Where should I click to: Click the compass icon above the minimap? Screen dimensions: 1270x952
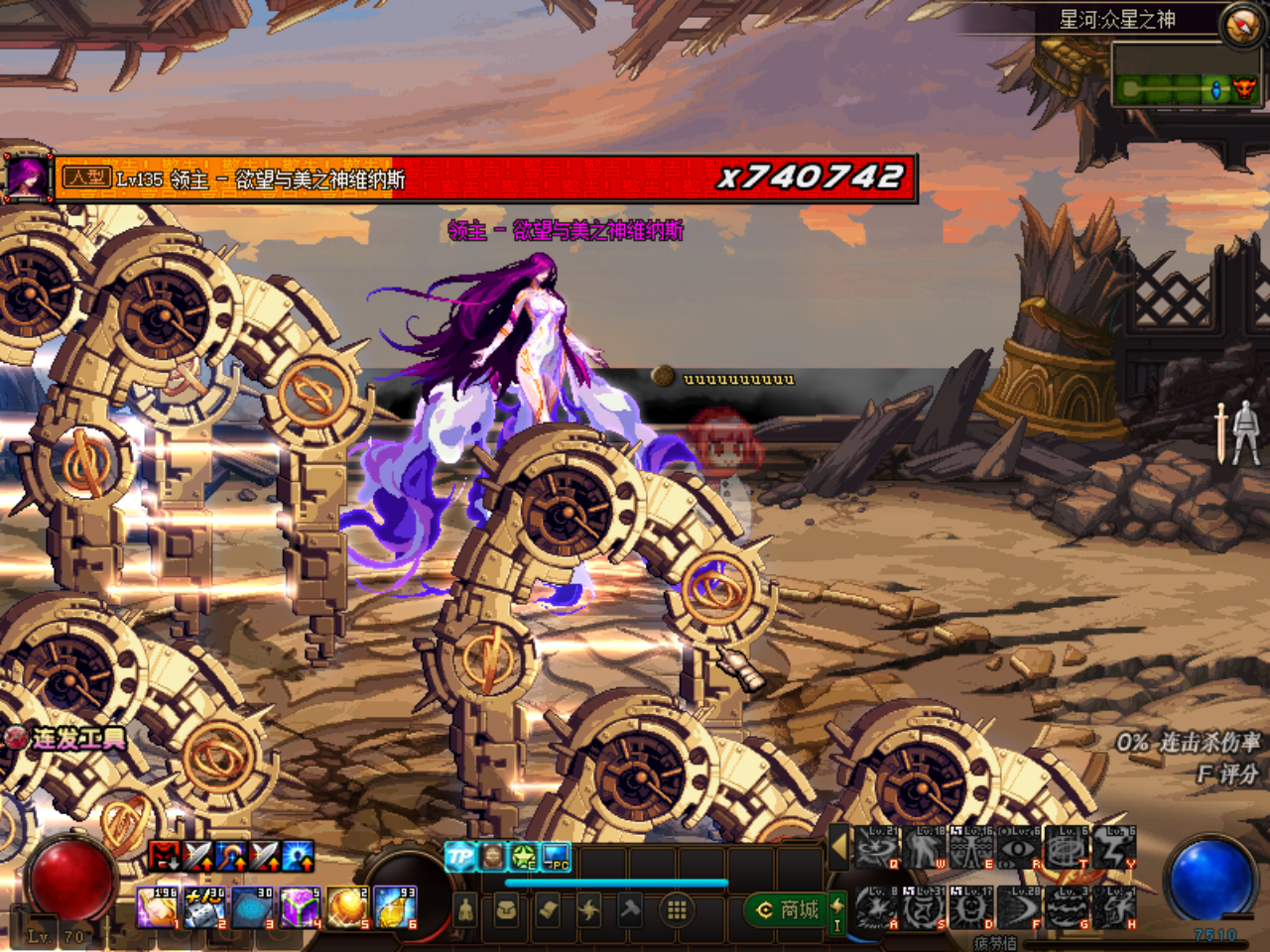(x=1241, y=25)
